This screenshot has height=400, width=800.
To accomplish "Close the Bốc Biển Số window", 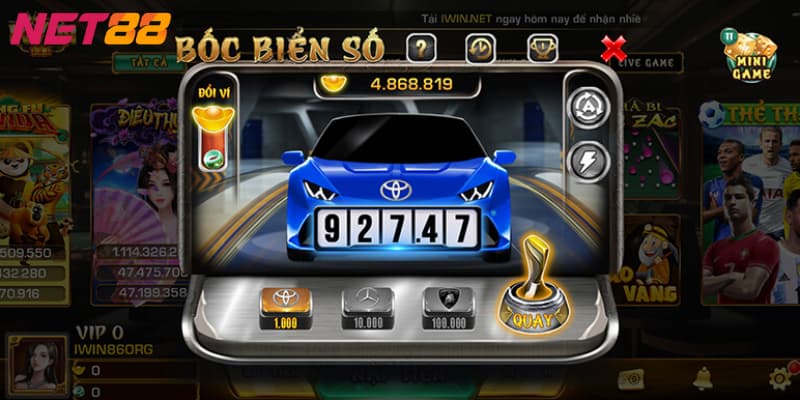I will click(x=612, y=46).
